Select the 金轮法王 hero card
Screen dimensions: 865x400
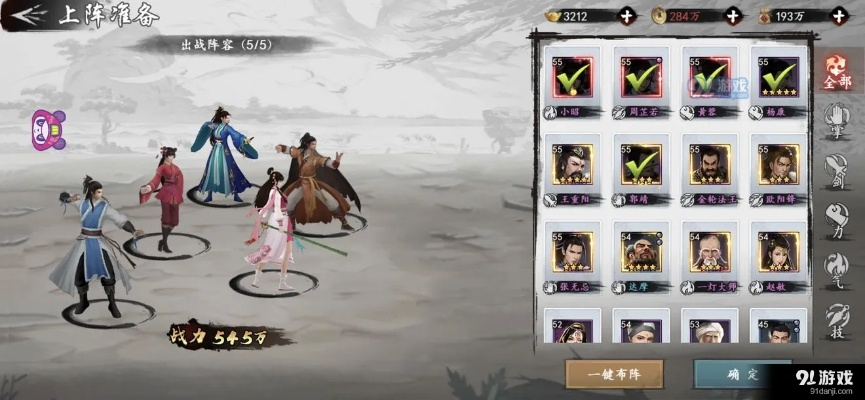[709, 165]
